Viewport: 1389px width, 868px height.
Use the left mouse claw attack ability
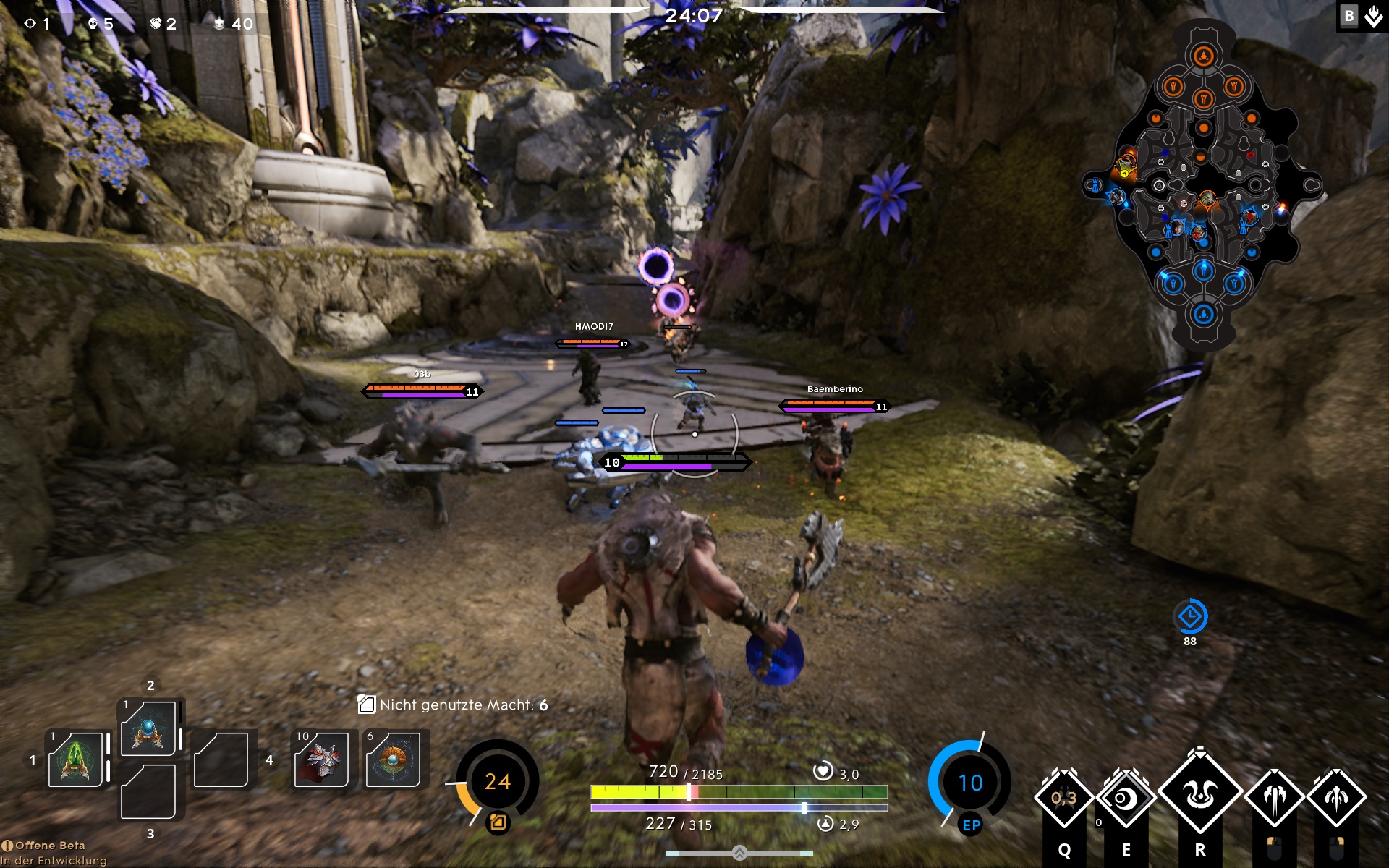(x=1274, y=799)
